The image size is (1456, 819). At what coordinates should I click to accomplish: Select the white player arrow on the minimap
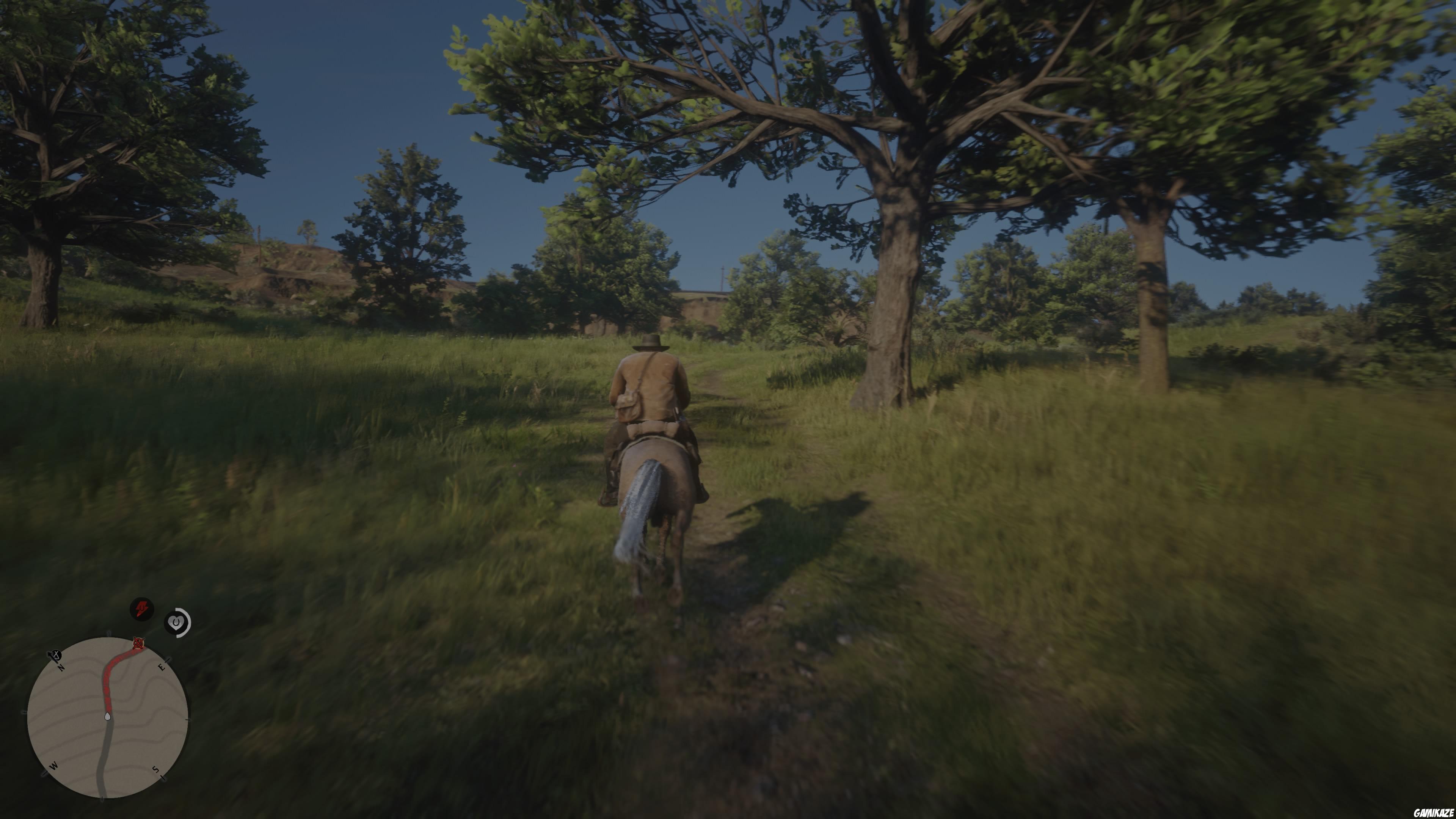tap(107, 717)
